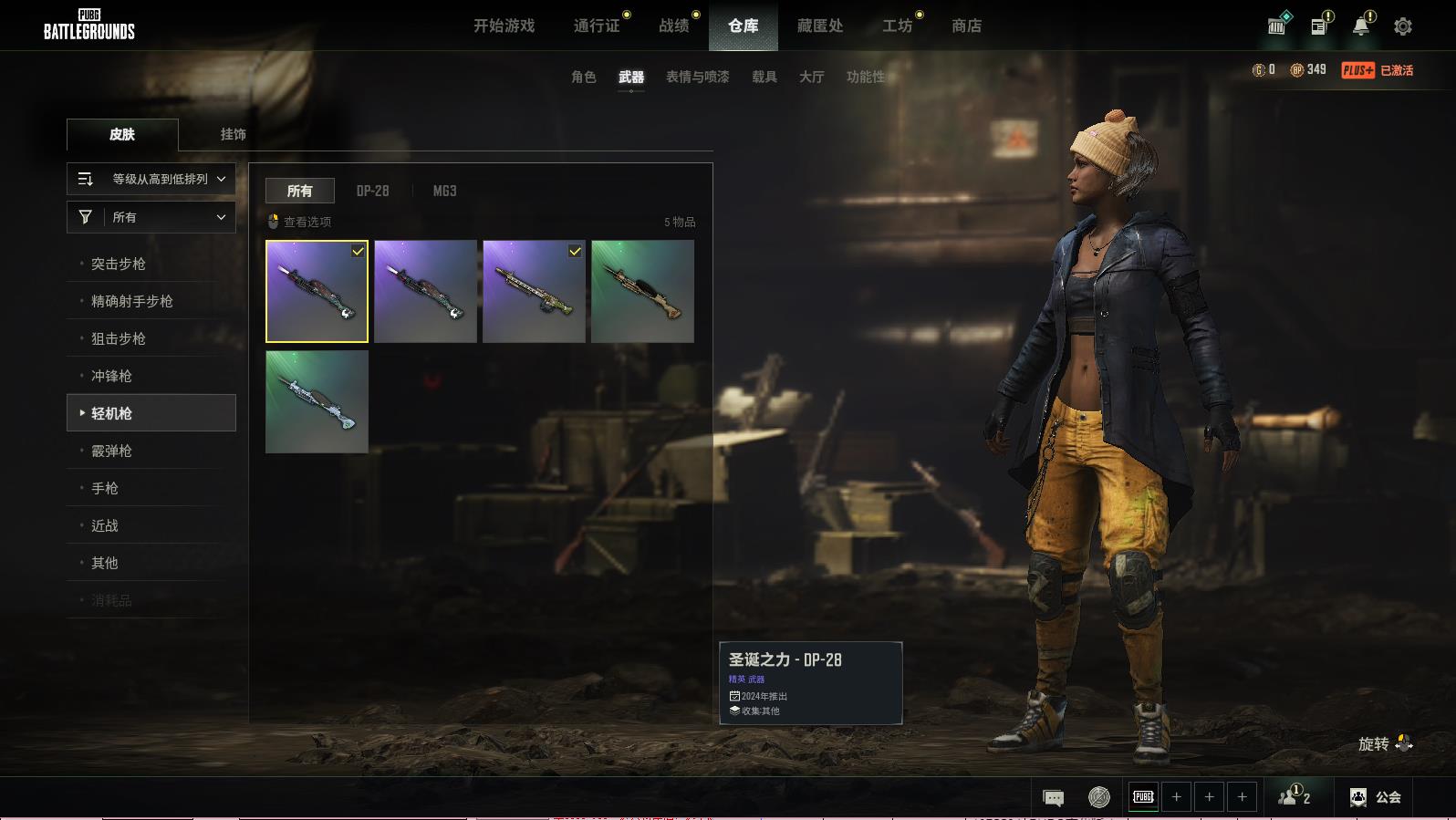Filter skins by DP-28
Viewport: 1456px width, 820px height.
click(x=372, y=191)
